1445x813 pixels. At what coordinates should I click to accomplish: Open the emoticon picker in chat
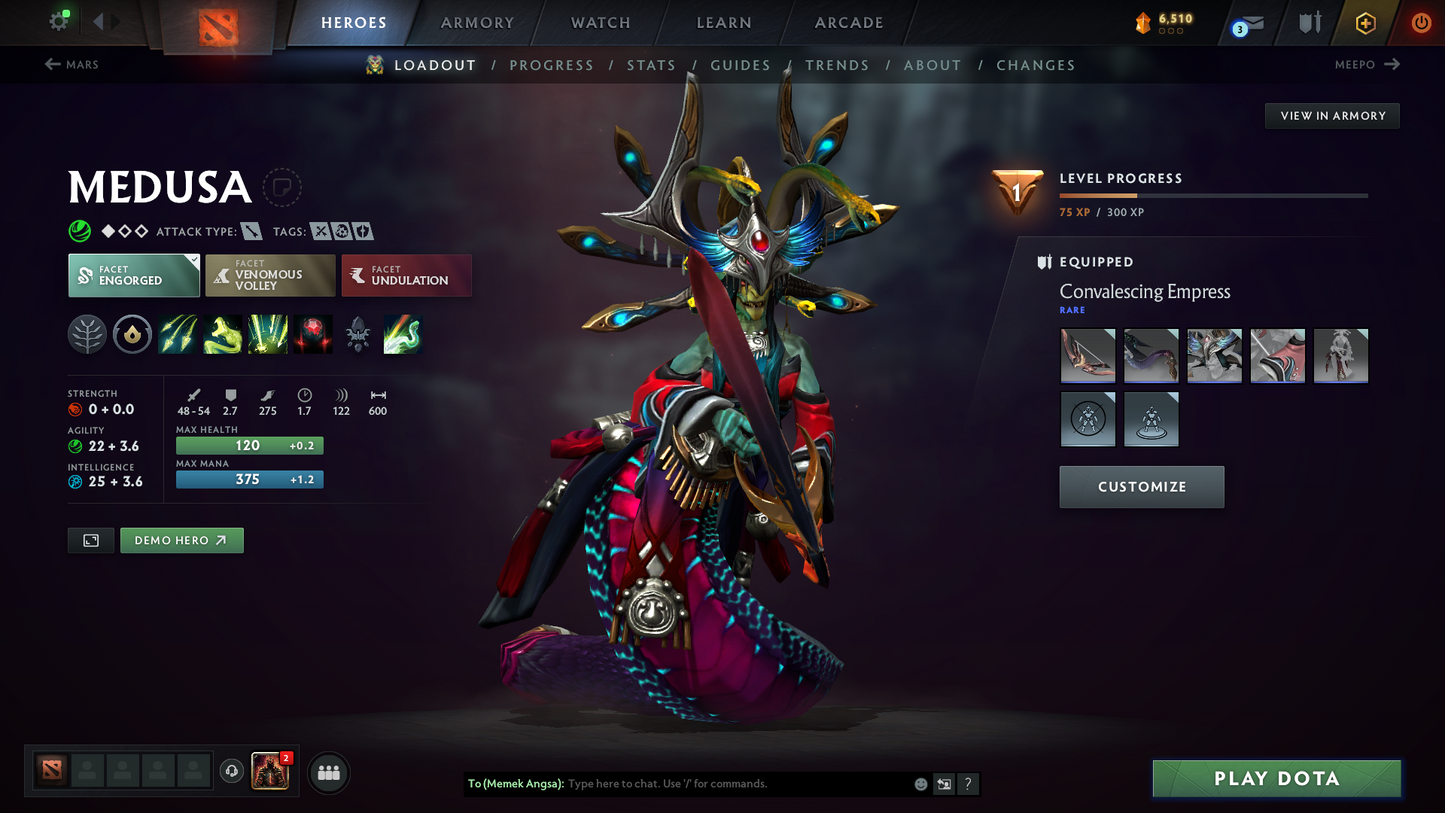[920, 784]
